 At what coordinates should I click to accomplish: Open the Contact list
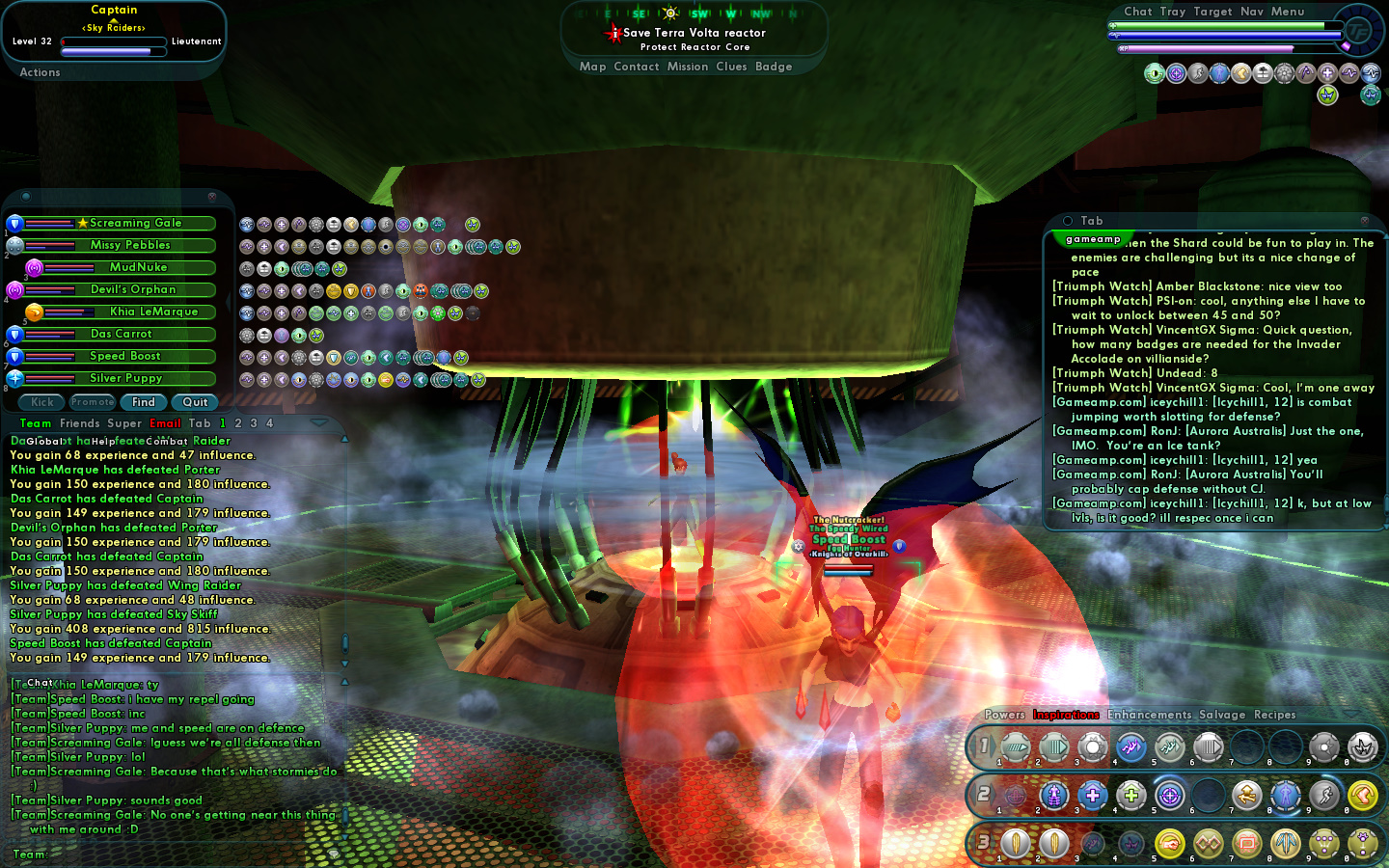click(x=636, y=67)
